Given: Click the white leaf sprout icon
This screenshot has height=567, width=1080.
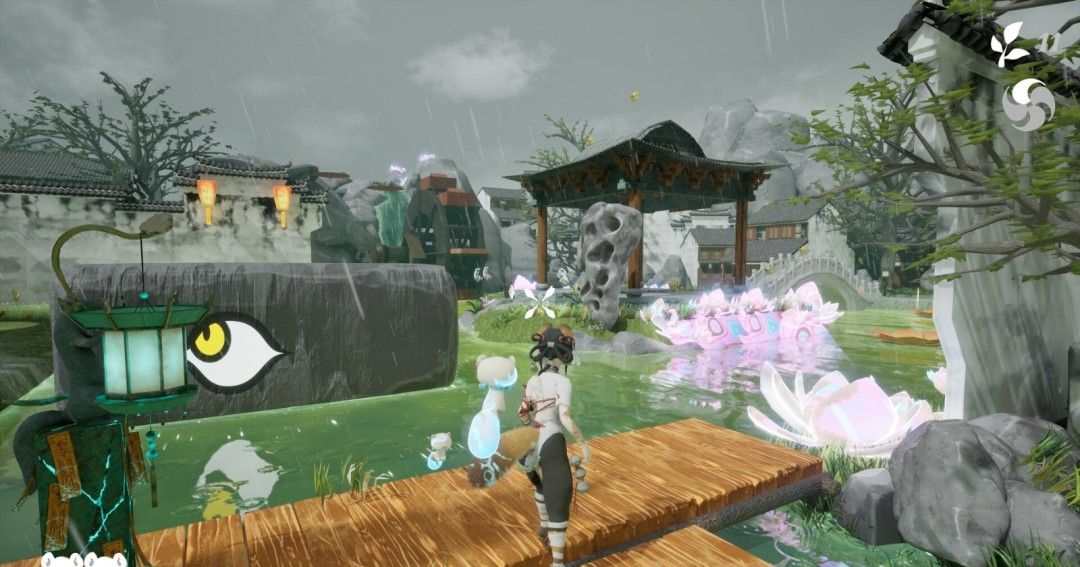Looking at the screenshot, I should pos(1012,45).
